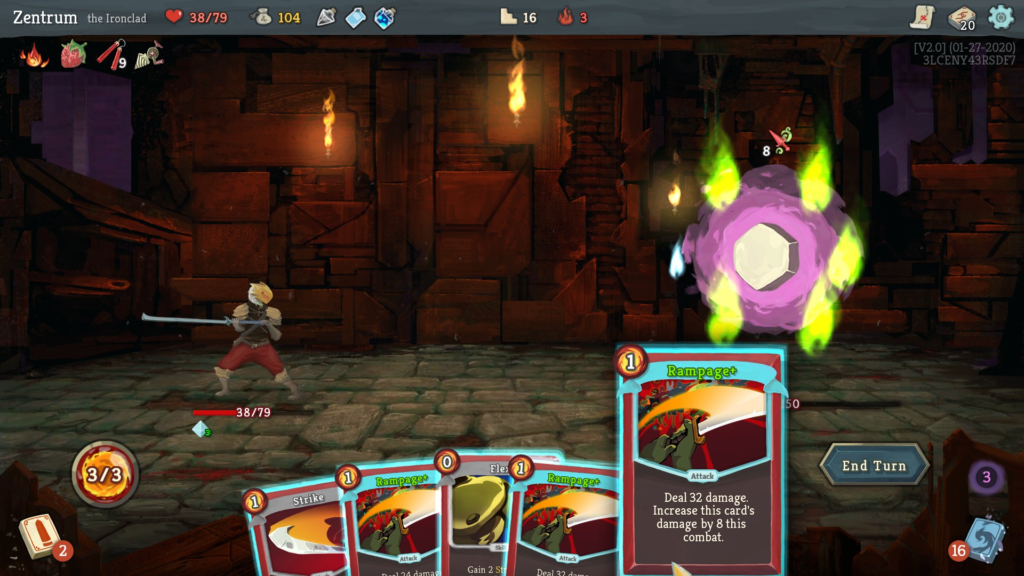Viewport: 1024px width, 576px height.
Task: Click the energy orb showing 3/3
Action: click(105, 473)
